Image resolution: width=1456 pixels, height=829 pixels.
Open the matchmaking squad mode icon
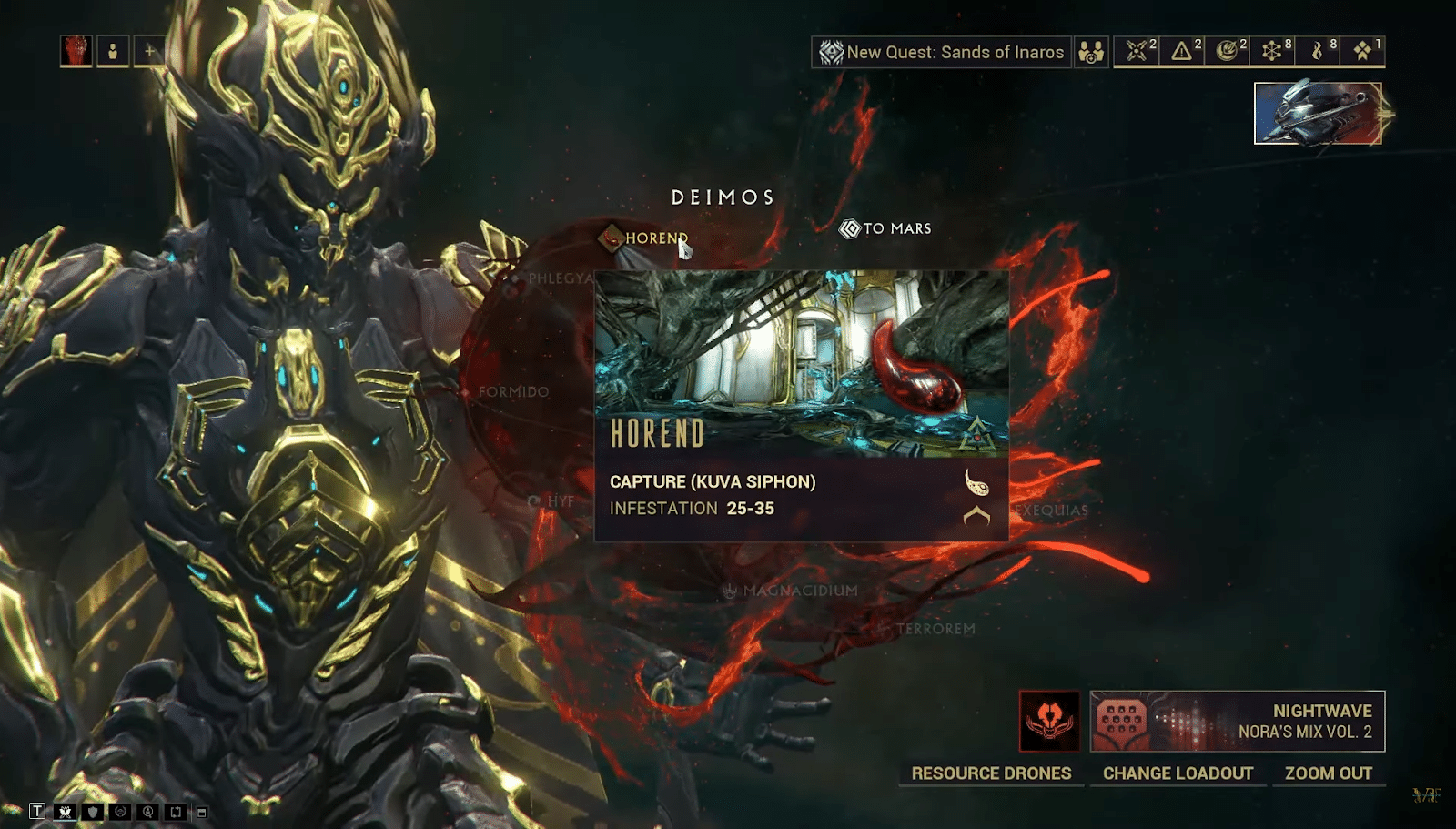point(1090,52)
